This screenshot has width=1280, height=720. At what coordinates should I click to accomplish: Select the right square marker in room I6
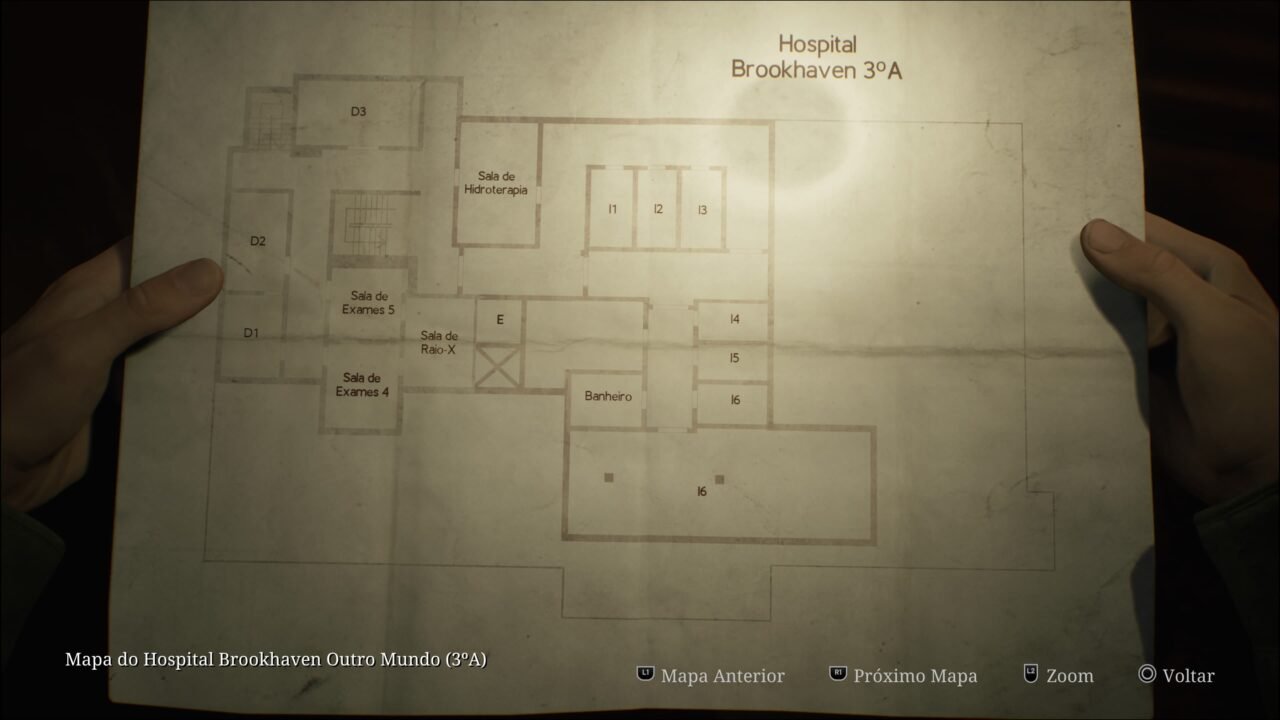tap(720, 477)
